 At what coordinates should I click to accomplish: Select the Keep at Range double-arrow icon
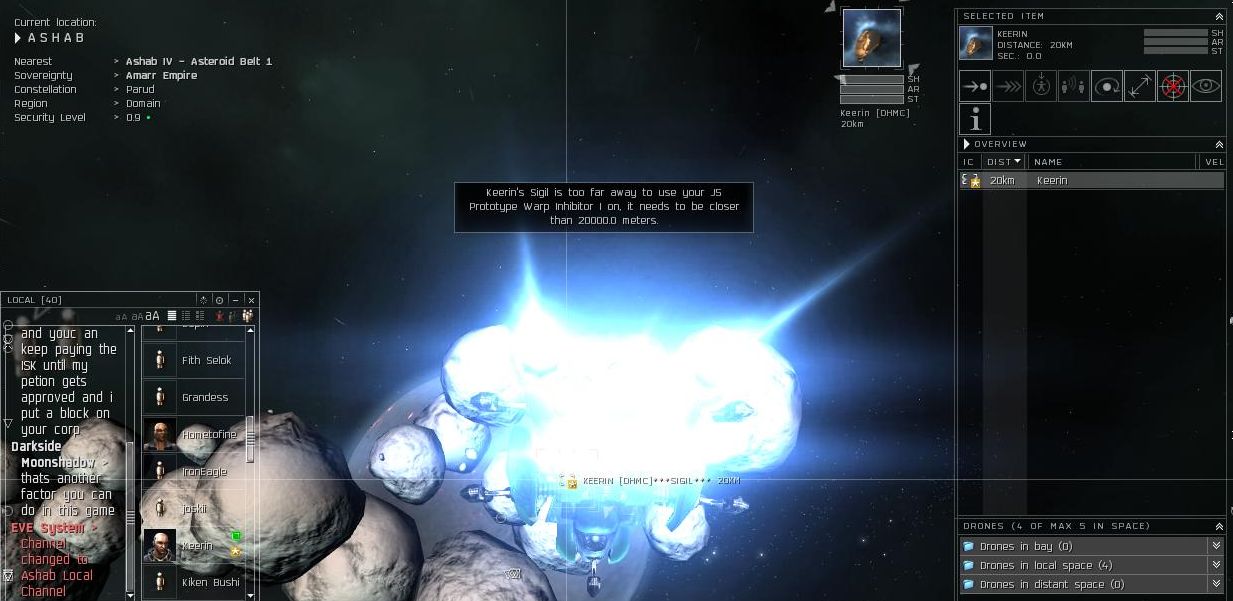tap(1140, 87)
